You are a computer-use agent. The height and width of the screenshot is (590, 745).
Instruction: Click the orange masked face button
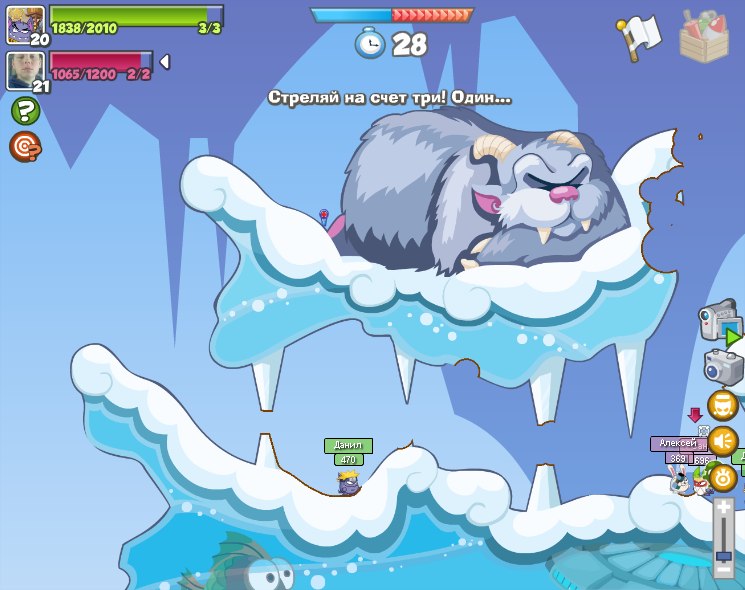pos(722,405)
